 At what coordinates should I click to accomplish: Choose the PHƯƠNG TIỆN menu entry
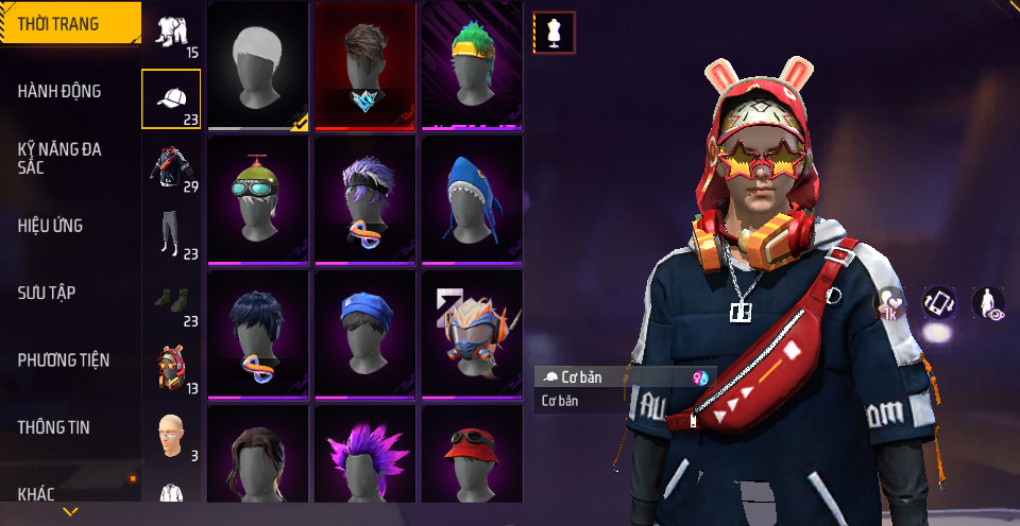64,359
